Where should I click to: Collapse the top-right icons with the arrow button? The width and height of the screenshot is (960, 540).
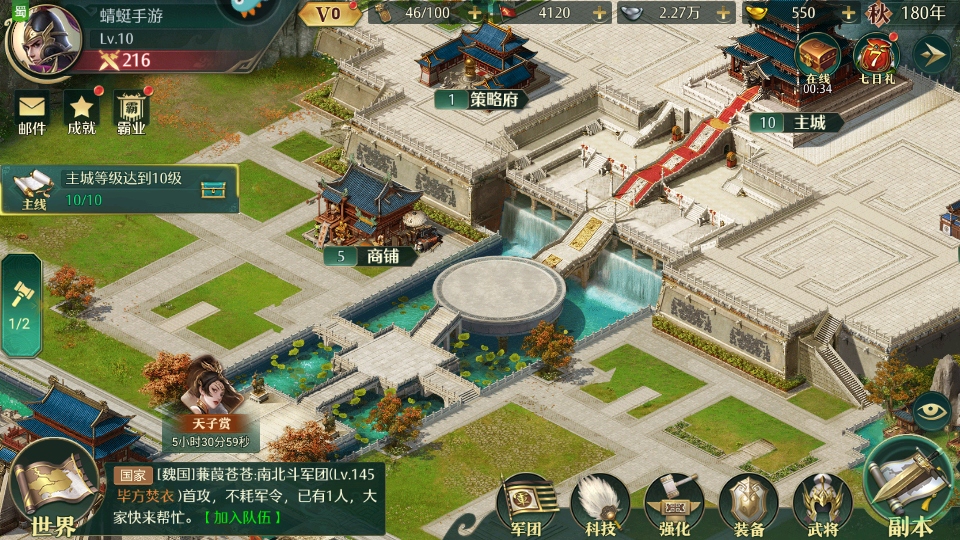tap(931, 54)
